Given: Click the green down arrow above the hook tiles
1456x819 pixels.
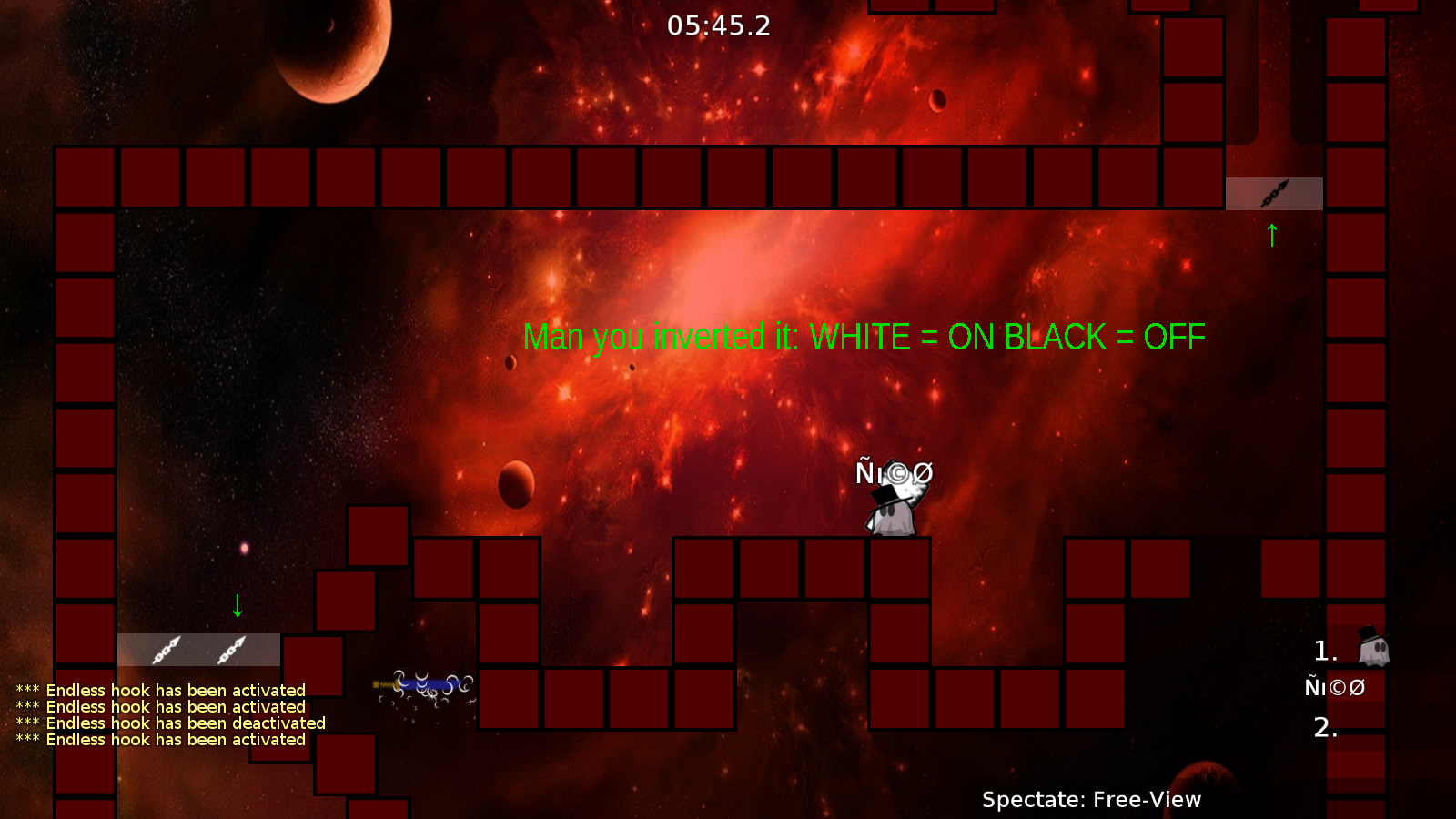Looking at the screenshot, I should (x=237, y=603).
